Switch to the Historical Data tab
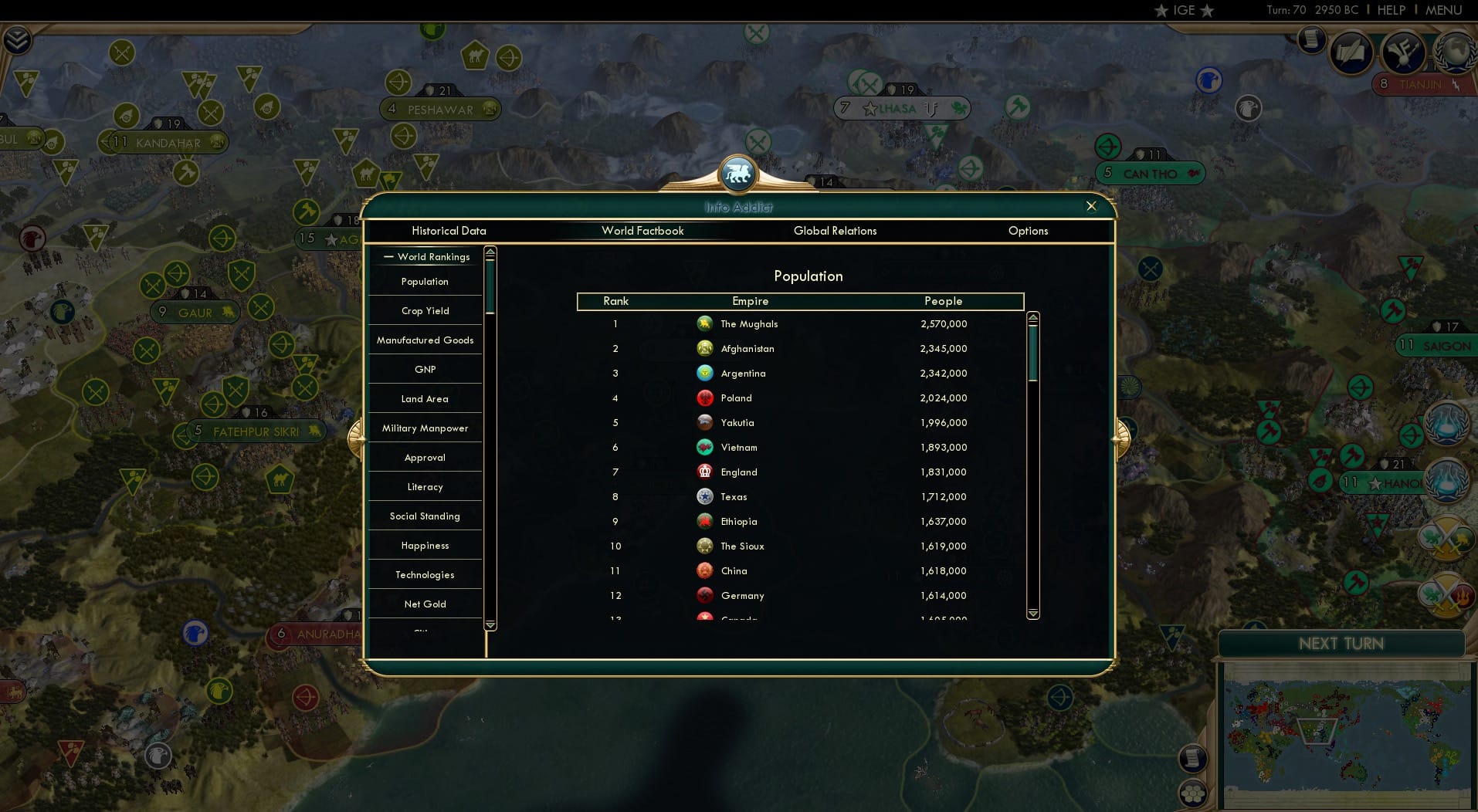 click(449, 231)
